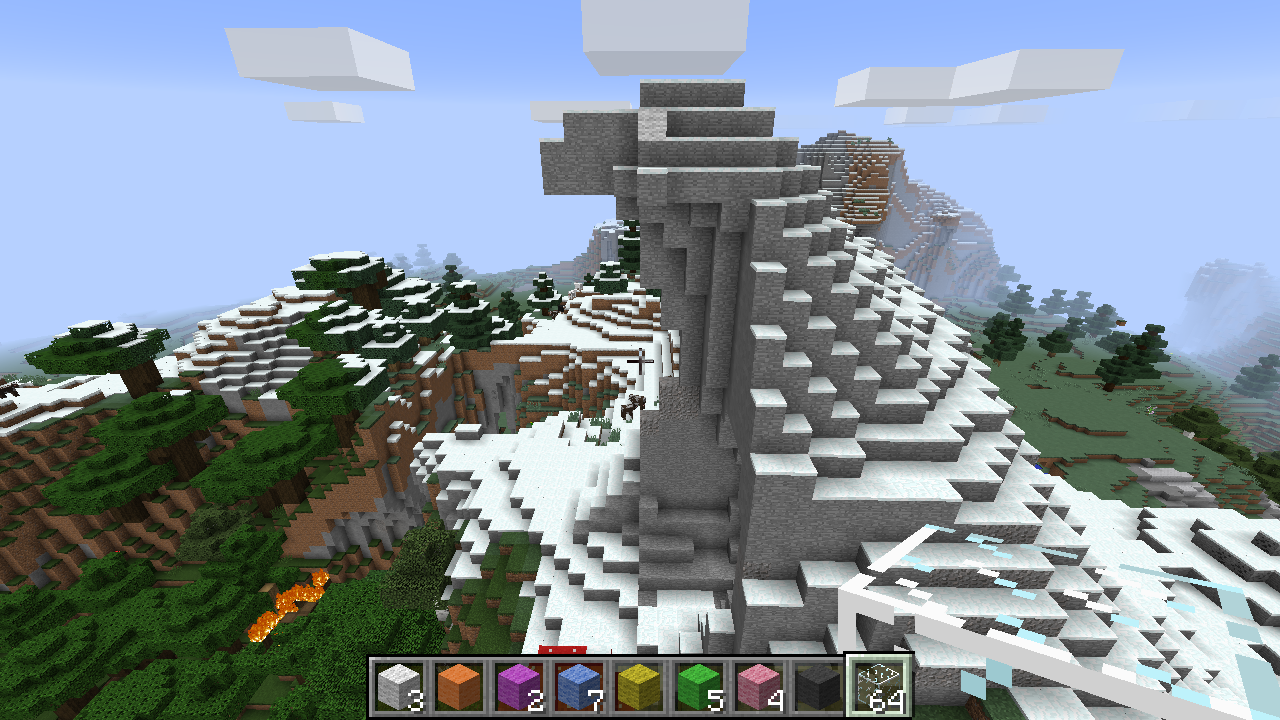Click the crosshair at screen center
The height and width of the screenshot is (720, 1280).
640,360
